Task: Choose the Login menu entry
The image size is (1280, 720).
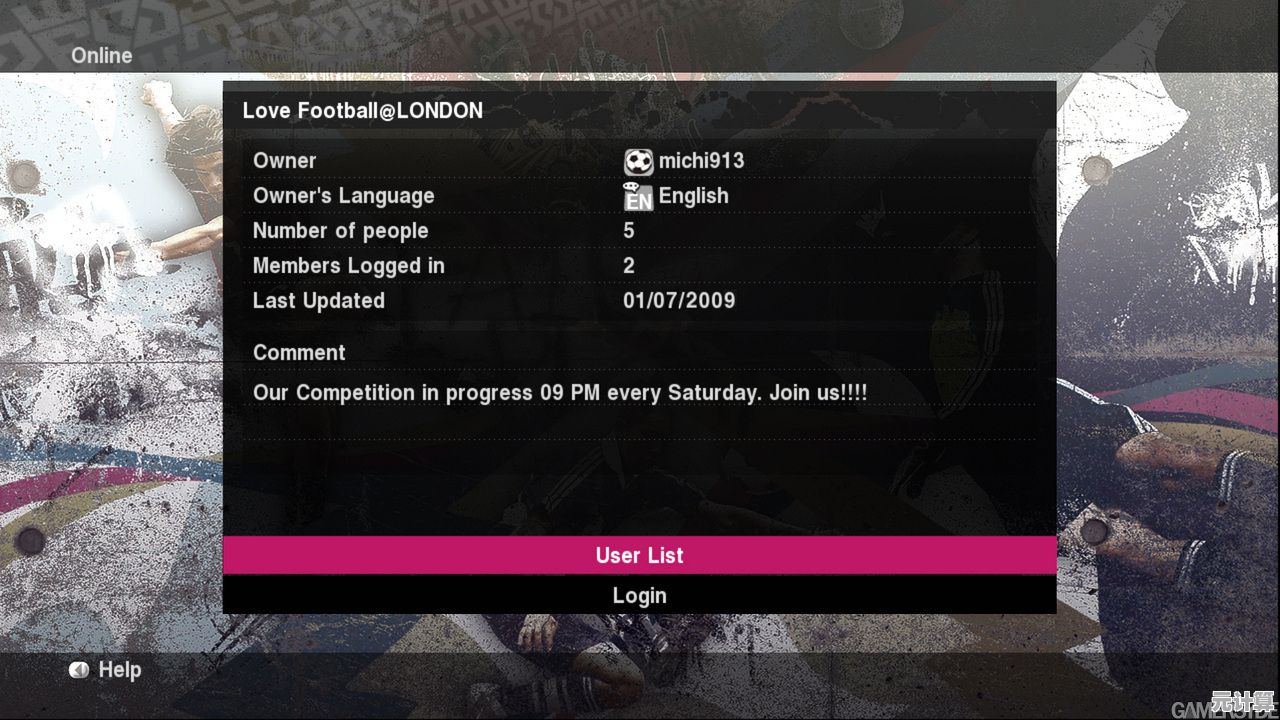Action: [639, 596]
